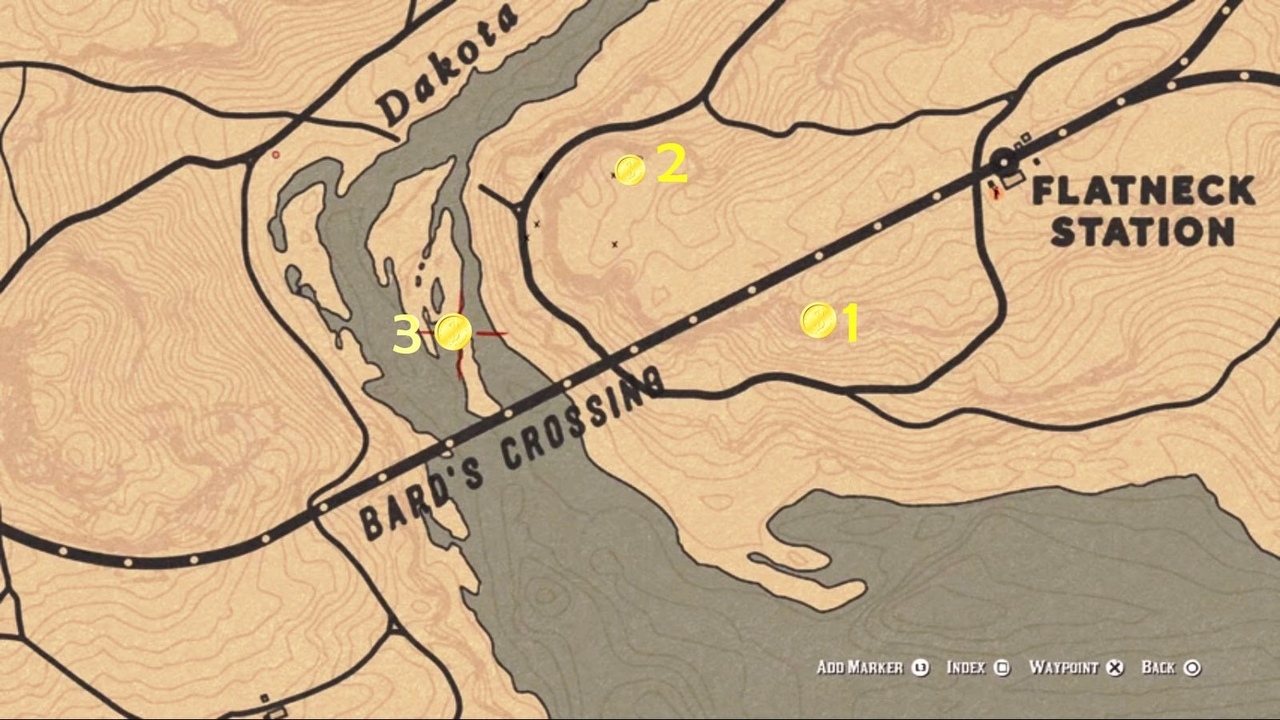Click the L3 button icon for Add Marker
Image resolution: width=1280 pixels, height=720 pixels.
tap(921, 667)
